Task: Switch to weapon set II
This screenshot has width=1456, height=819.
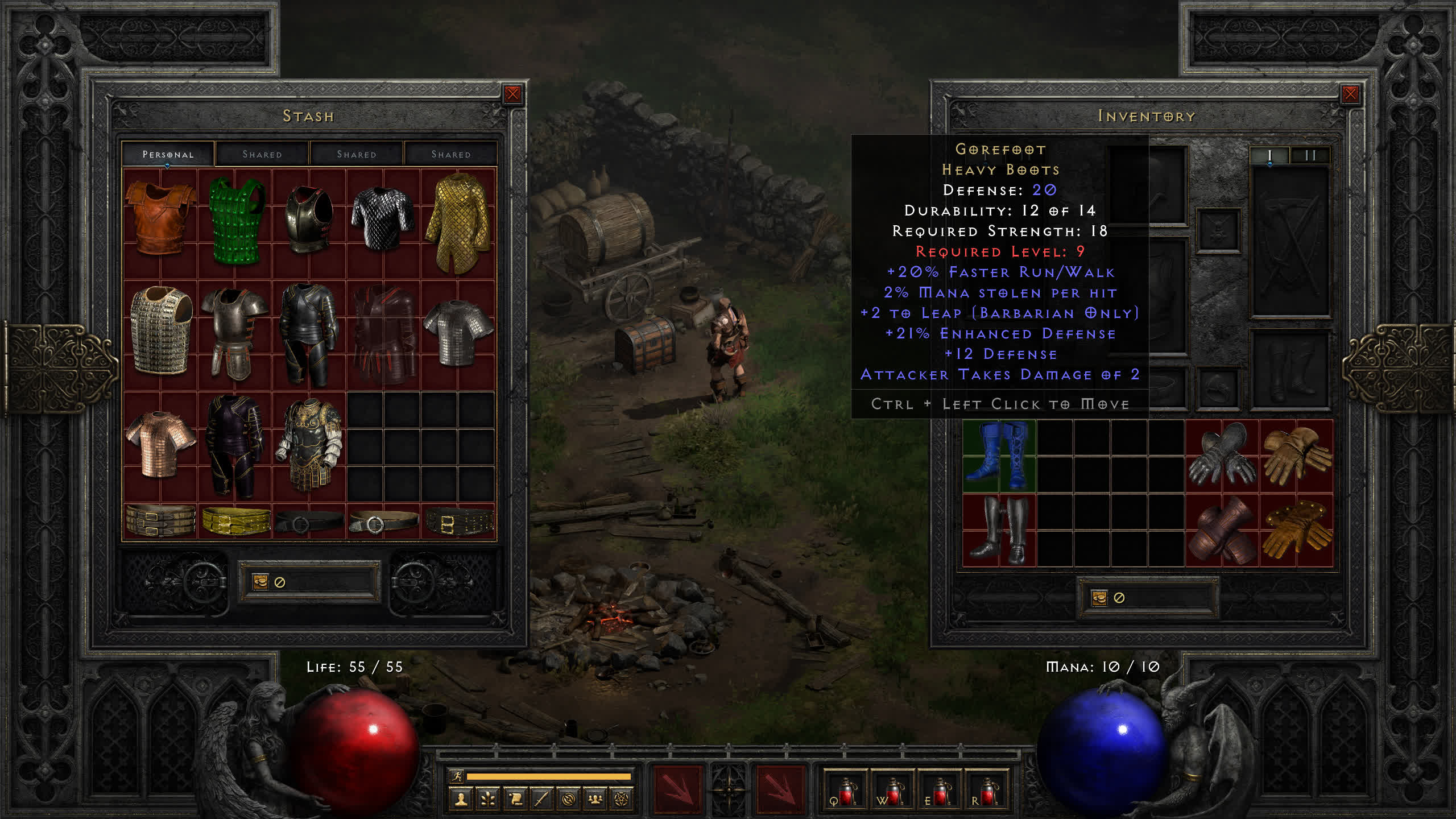Action: click(x=1310, y=155)
